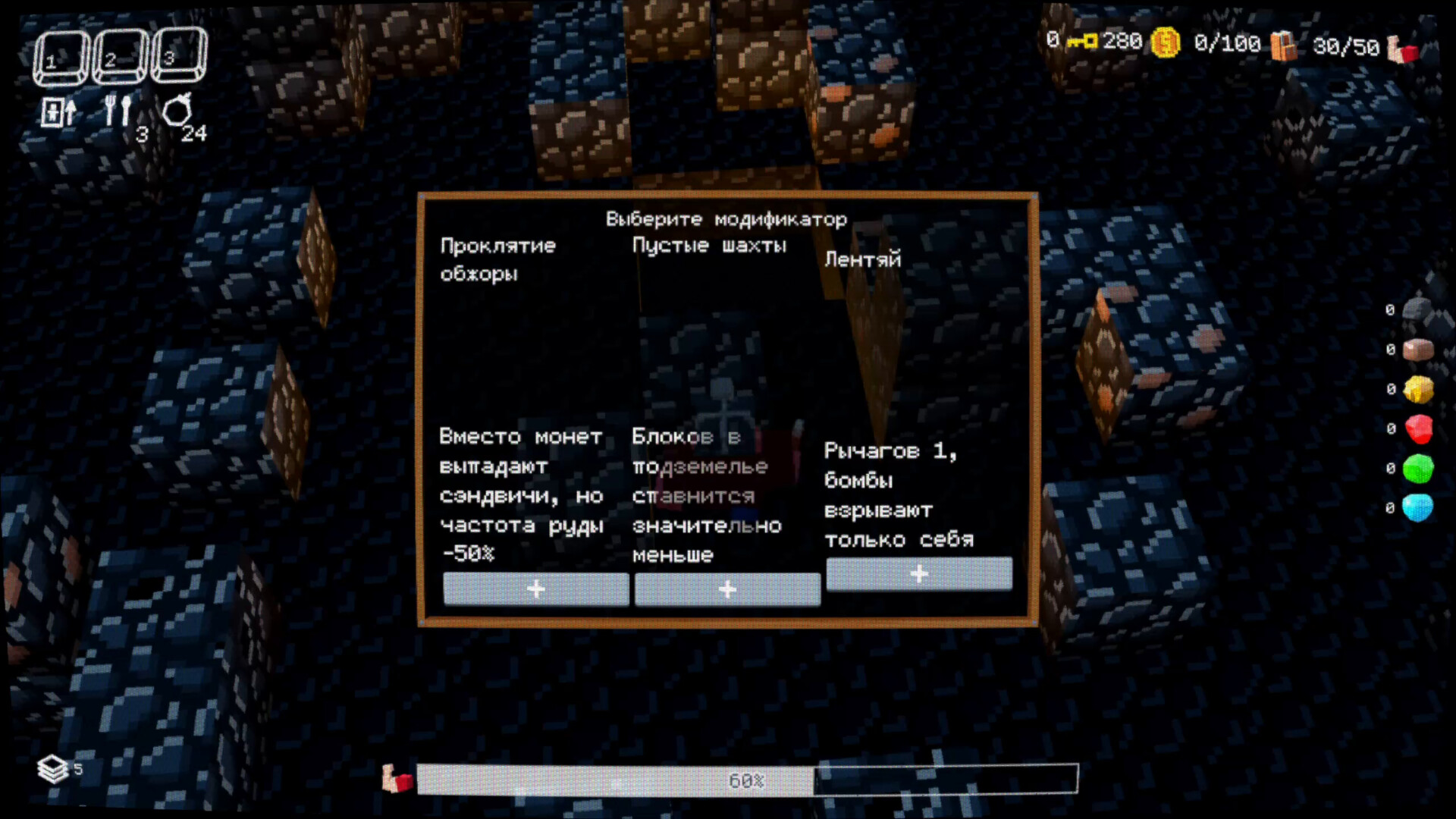1456x819 pixels.
Task: Click the coin icon next to 280
Action: click(x=1166, y=42)
